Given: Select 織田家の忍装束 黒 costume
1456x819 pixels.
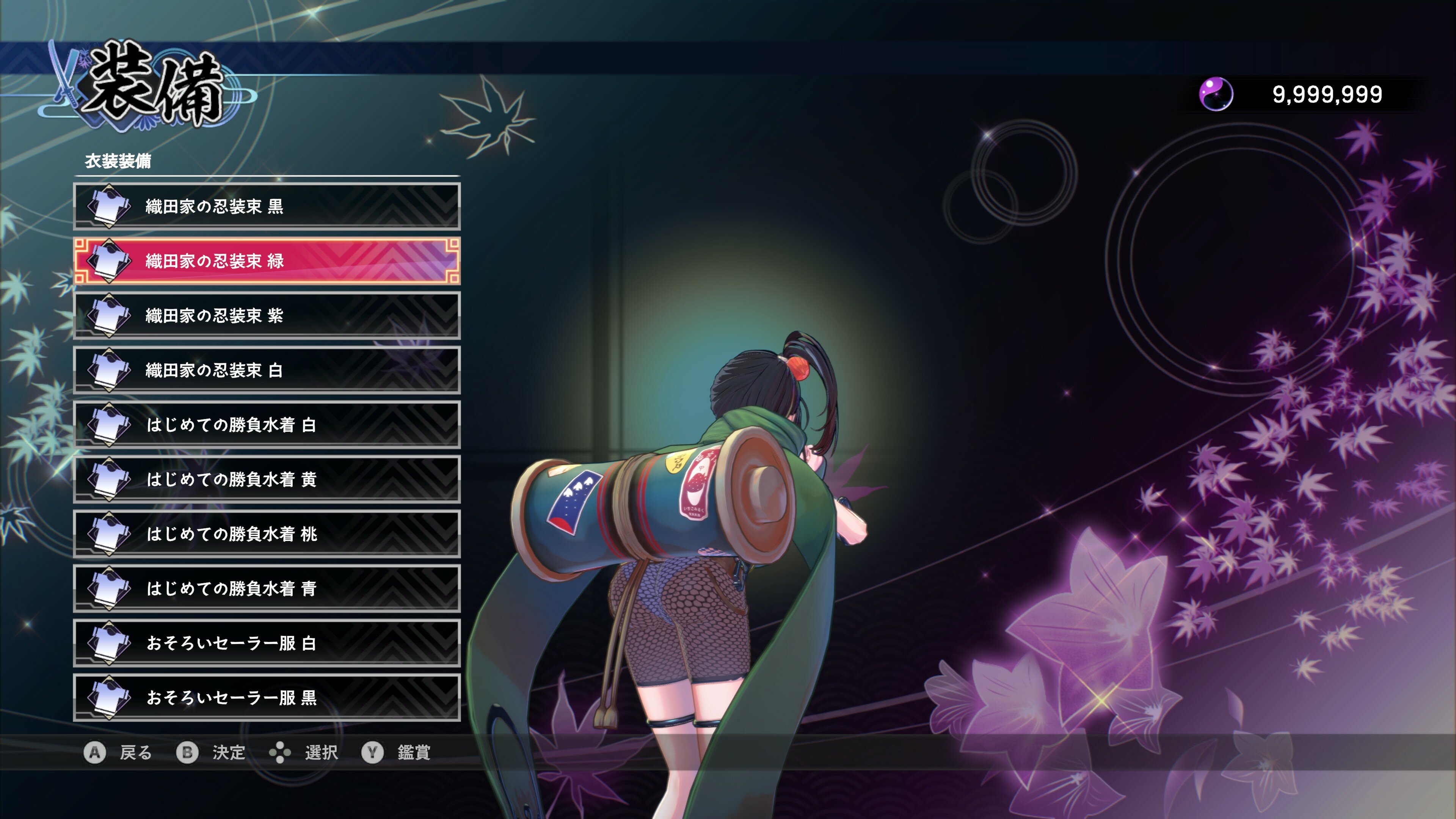Looking at the screenshot, I should click(267, 206).
